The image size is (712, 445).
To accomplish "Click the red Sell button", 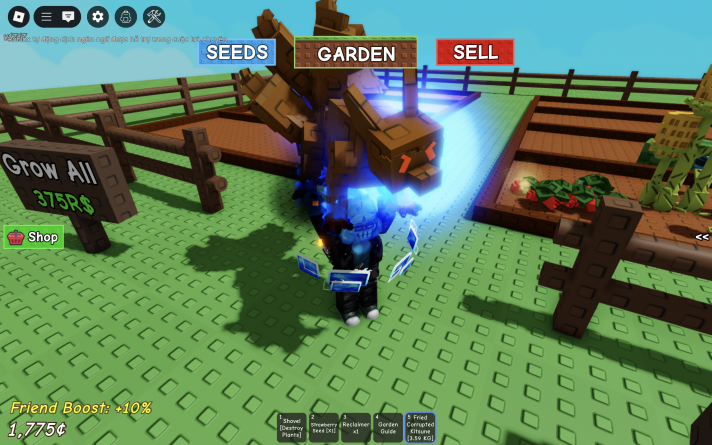I will coord(475,52).
